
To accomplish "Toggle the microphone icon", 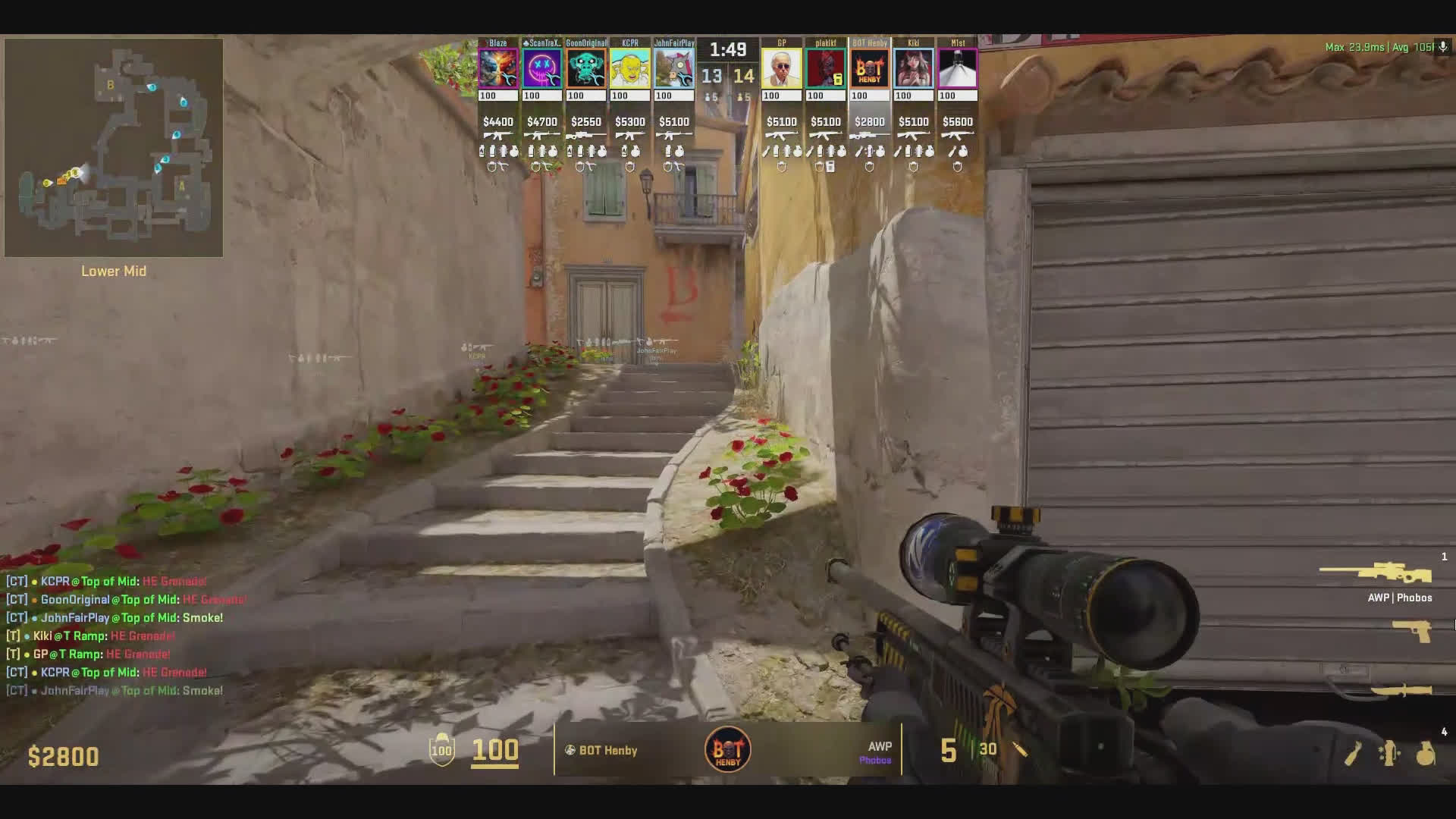I will pyautogui.click(x=1443, y=47).
